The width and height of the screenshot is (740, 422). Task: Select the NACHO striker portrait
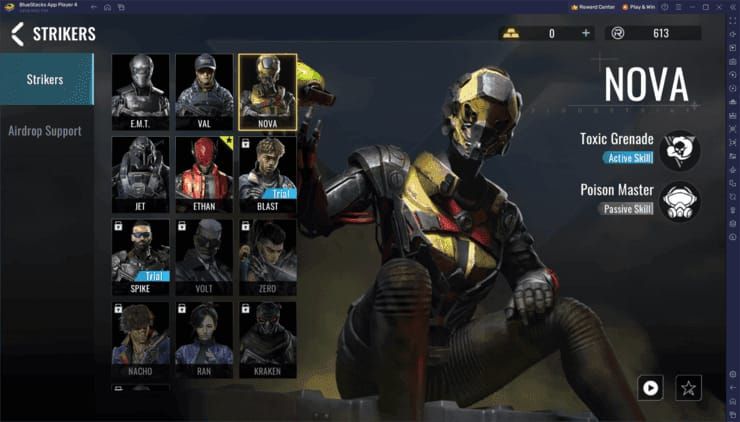141,340
